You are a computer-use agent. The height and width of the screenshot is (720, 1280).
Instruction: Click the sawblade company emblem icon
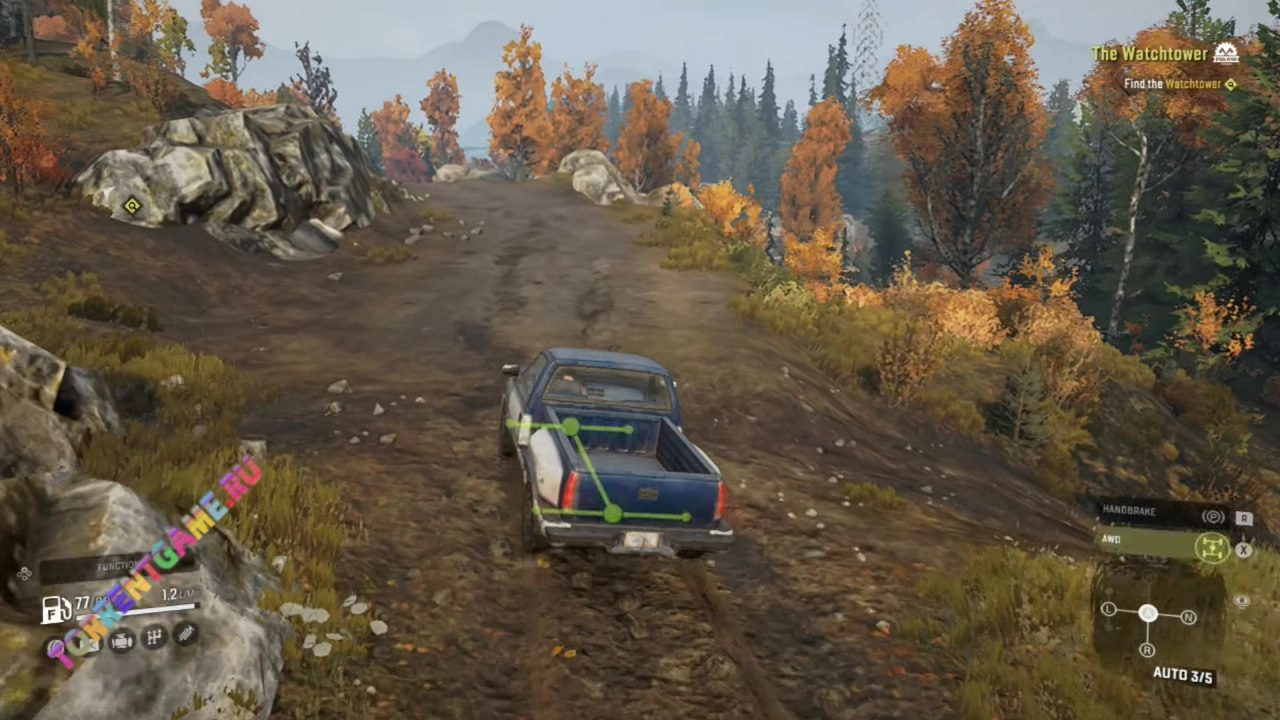tap(1225, 53)
